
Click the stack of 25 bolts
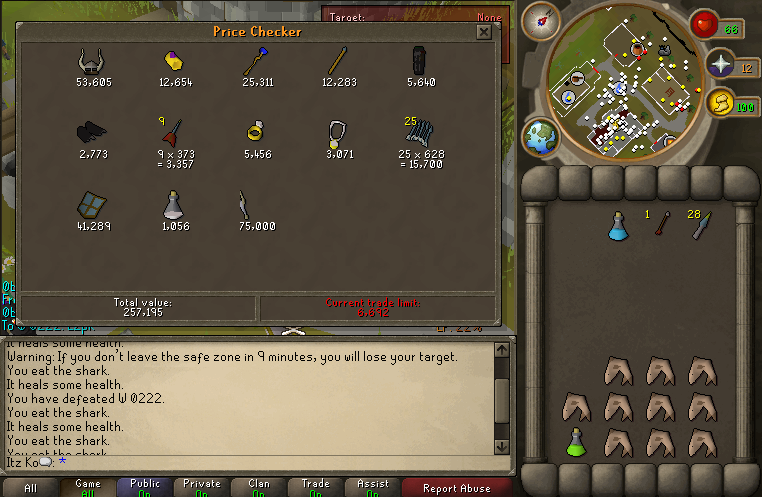421,134
